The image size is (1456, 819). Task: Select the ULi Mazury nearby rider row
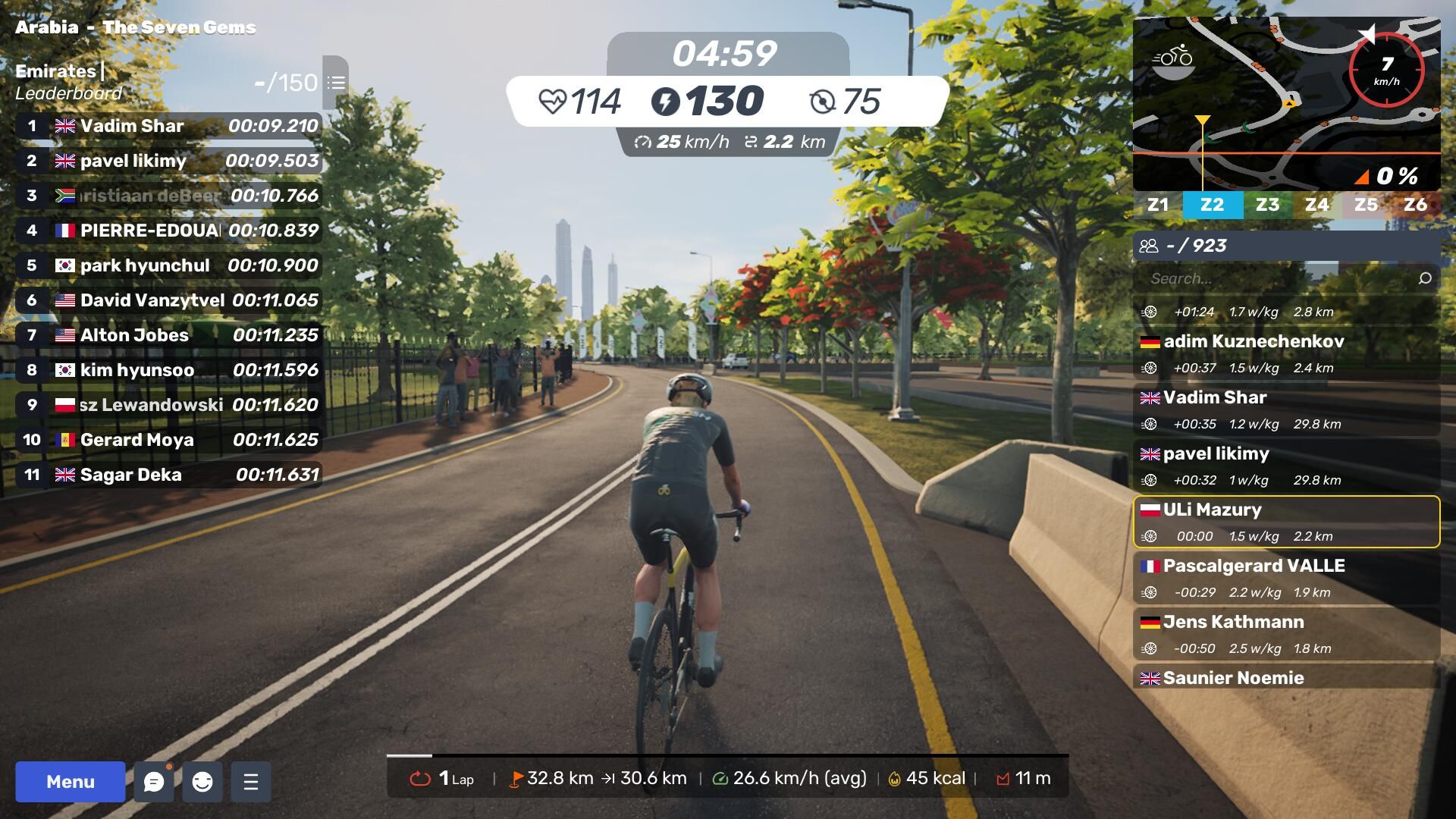(x=1286, y=522)
